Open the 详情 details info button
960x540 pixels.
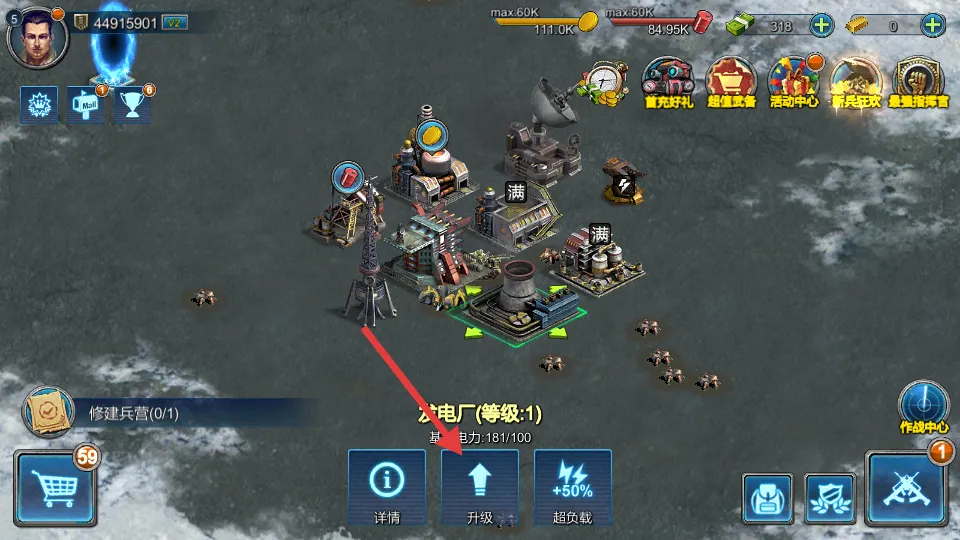pos(387,487)
